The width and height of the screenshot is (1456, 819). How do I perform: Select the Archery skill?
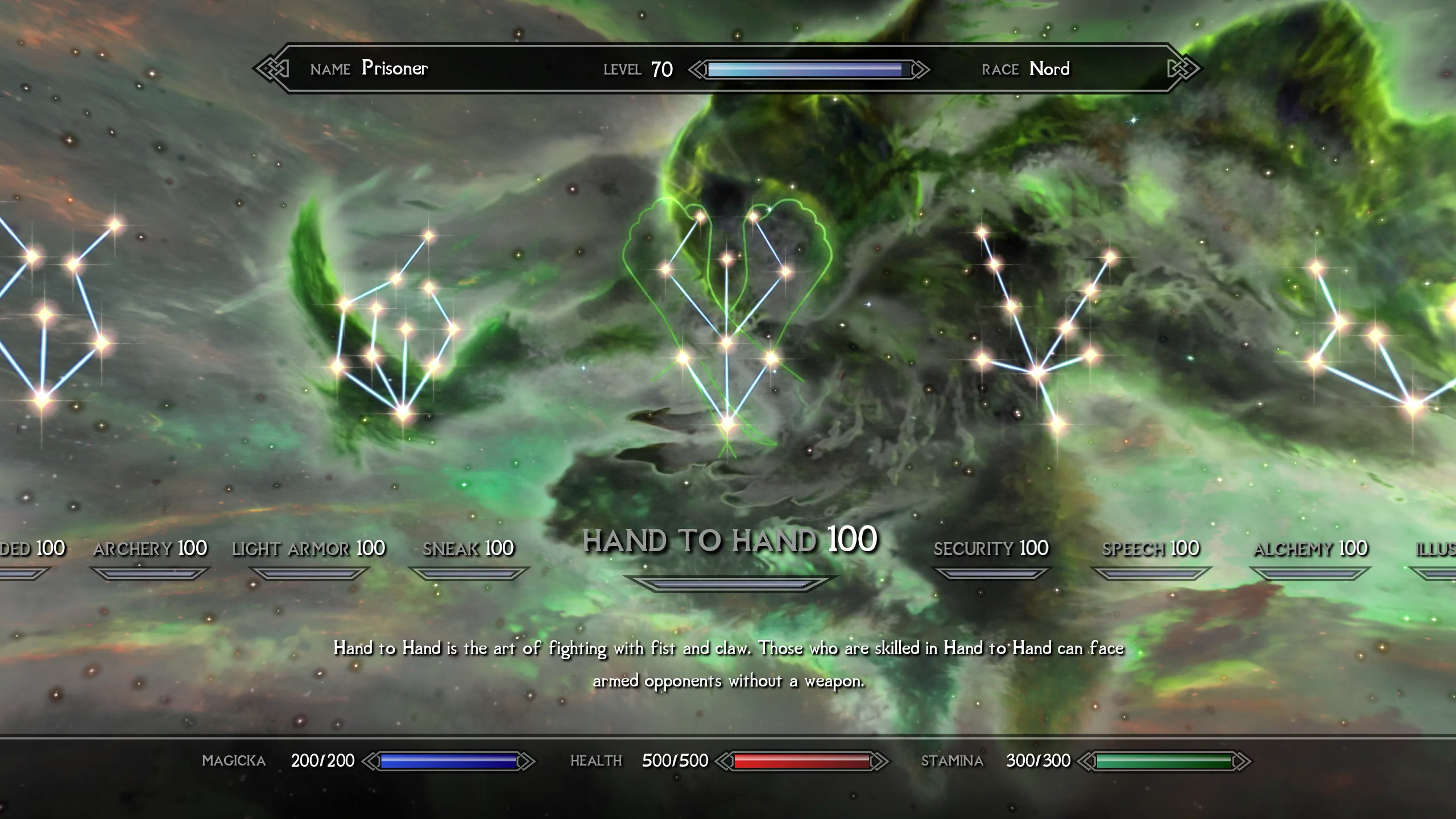click(x=150, y=549)
